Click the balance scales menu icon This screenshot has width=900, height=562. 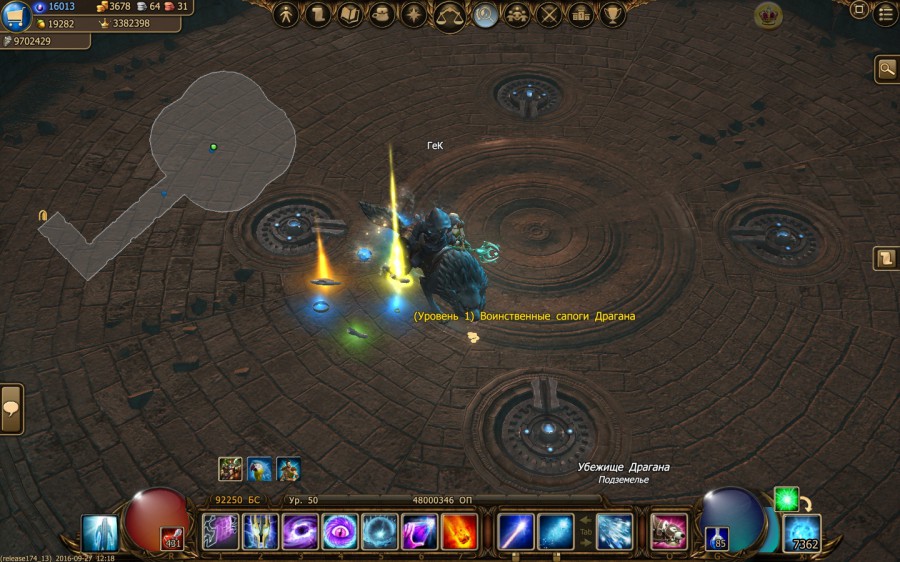(x=449, y=15)
